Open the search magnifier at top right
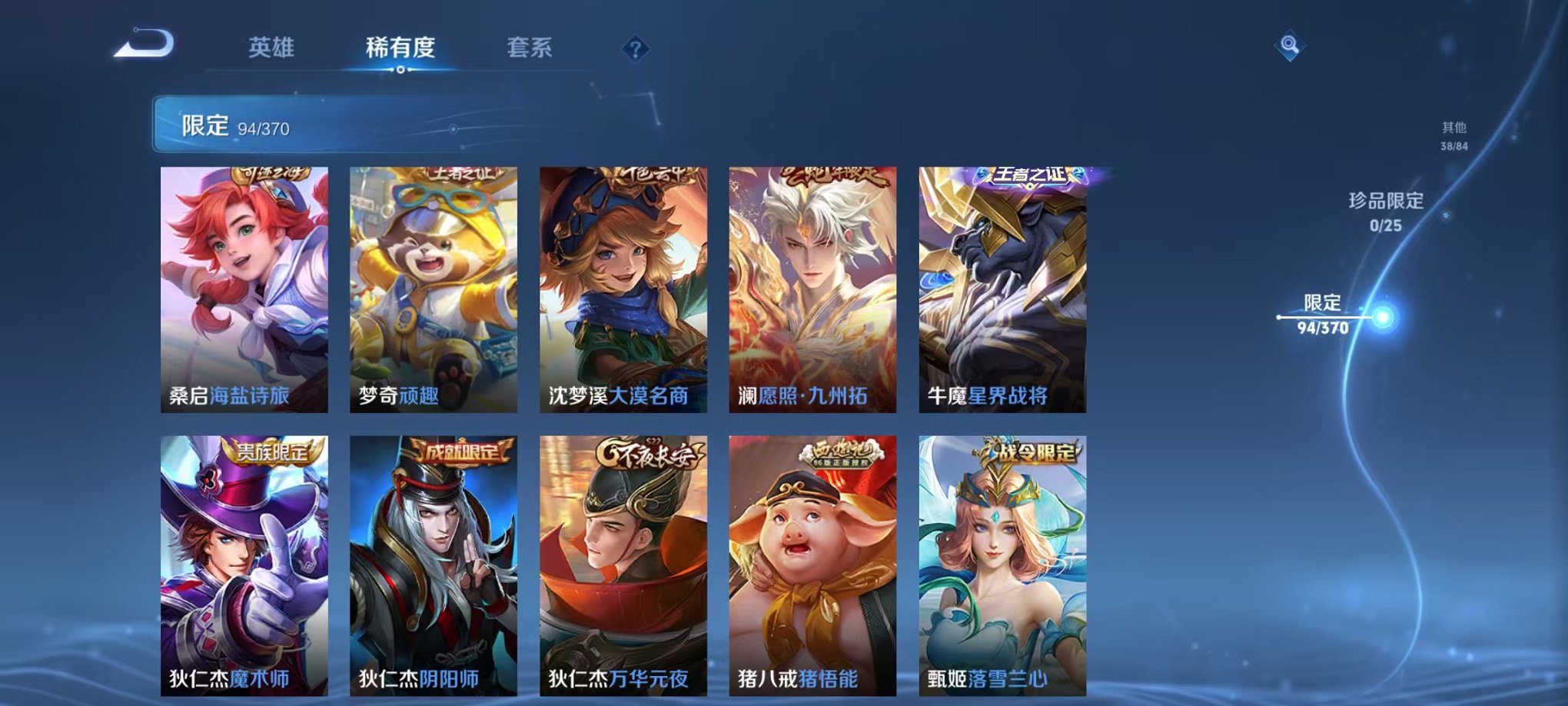 [x=1290, y=45]
